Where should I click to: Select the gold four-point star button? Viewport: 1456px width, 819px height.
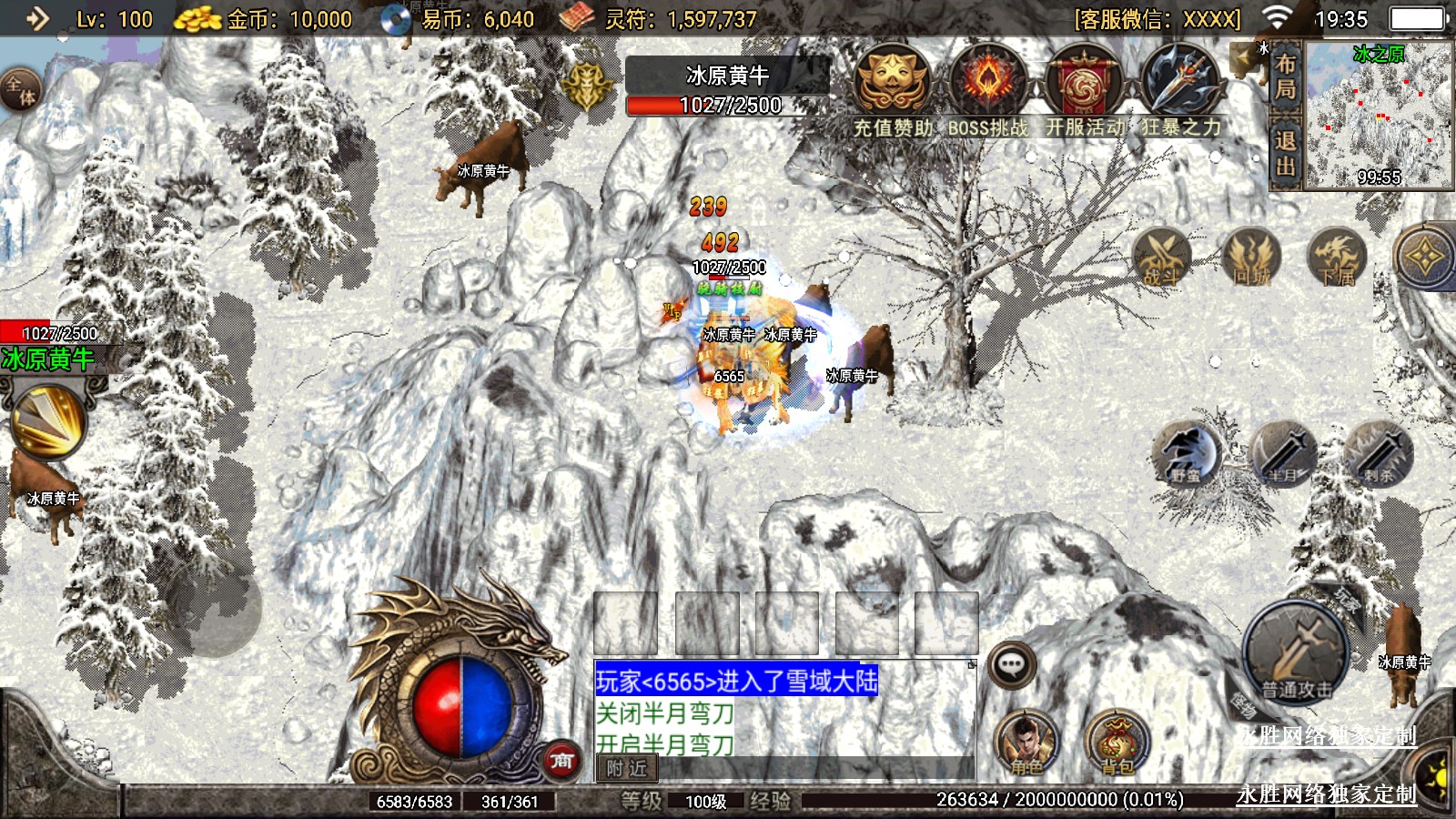1424,258
